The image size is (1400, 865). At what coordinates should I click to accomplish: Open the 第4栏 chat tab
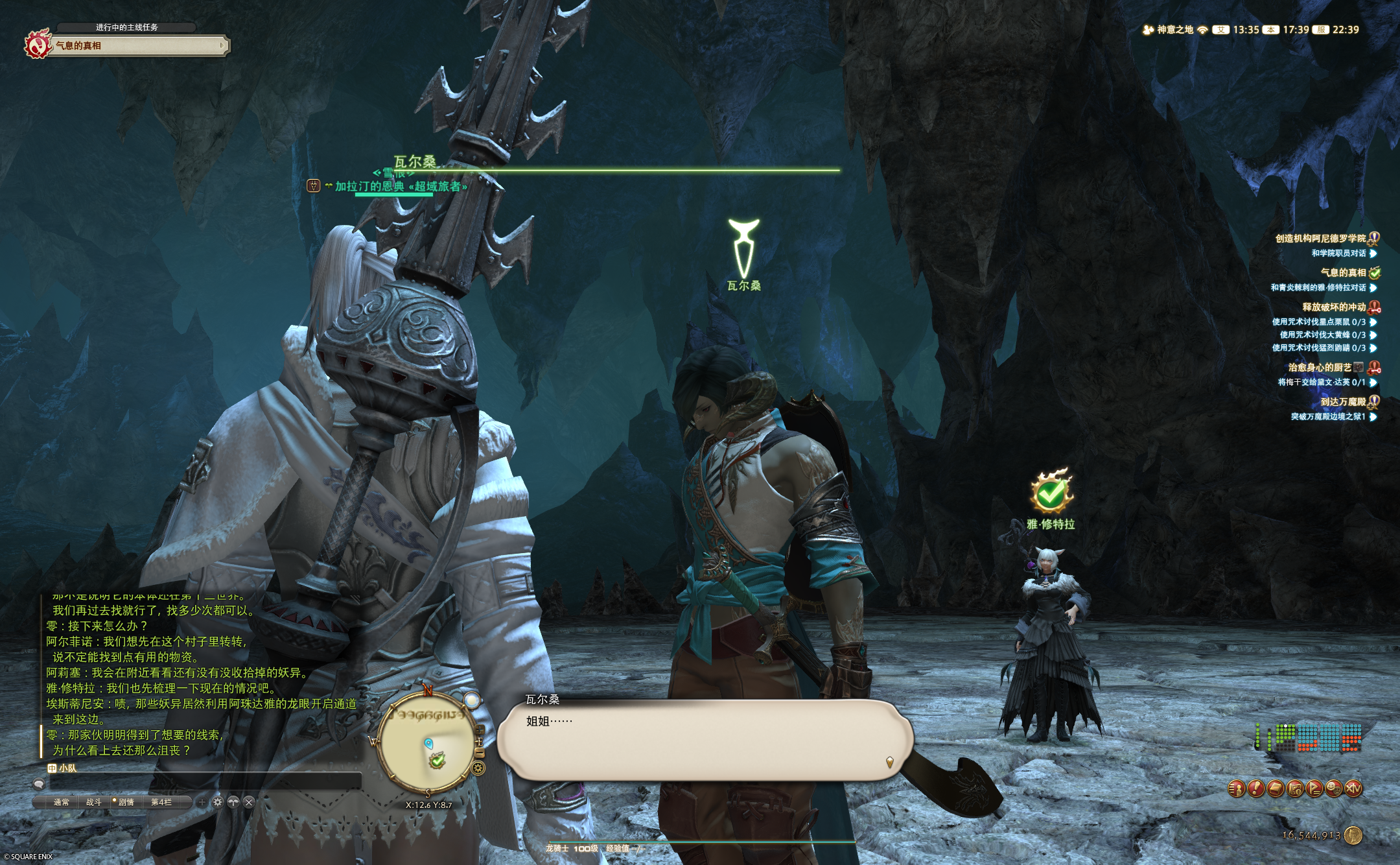(x=161, y=802)
